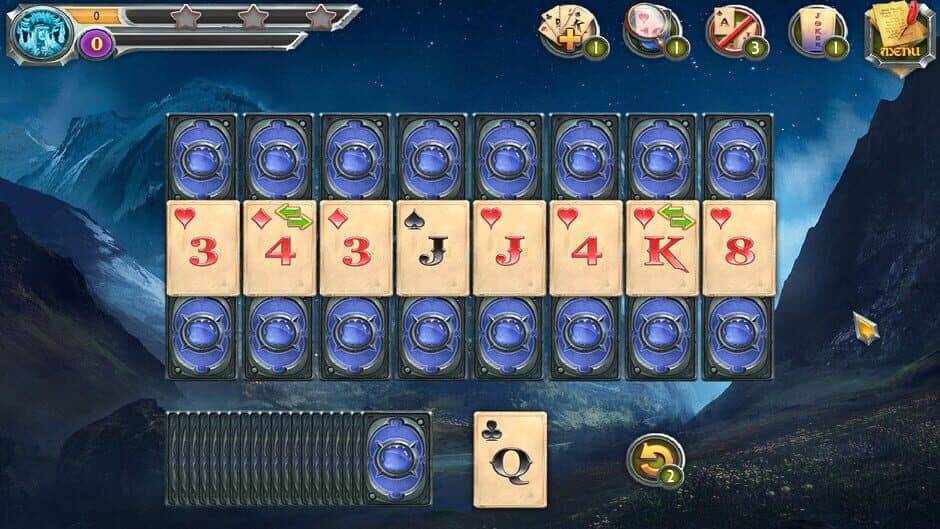Choose the 3 of diamonds card

pos(356,248)
